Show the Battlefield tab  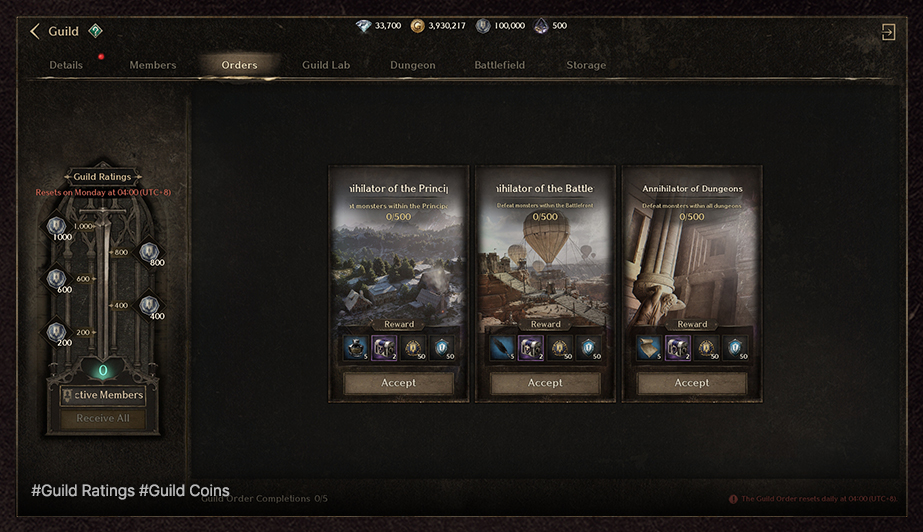pos(499,65)
